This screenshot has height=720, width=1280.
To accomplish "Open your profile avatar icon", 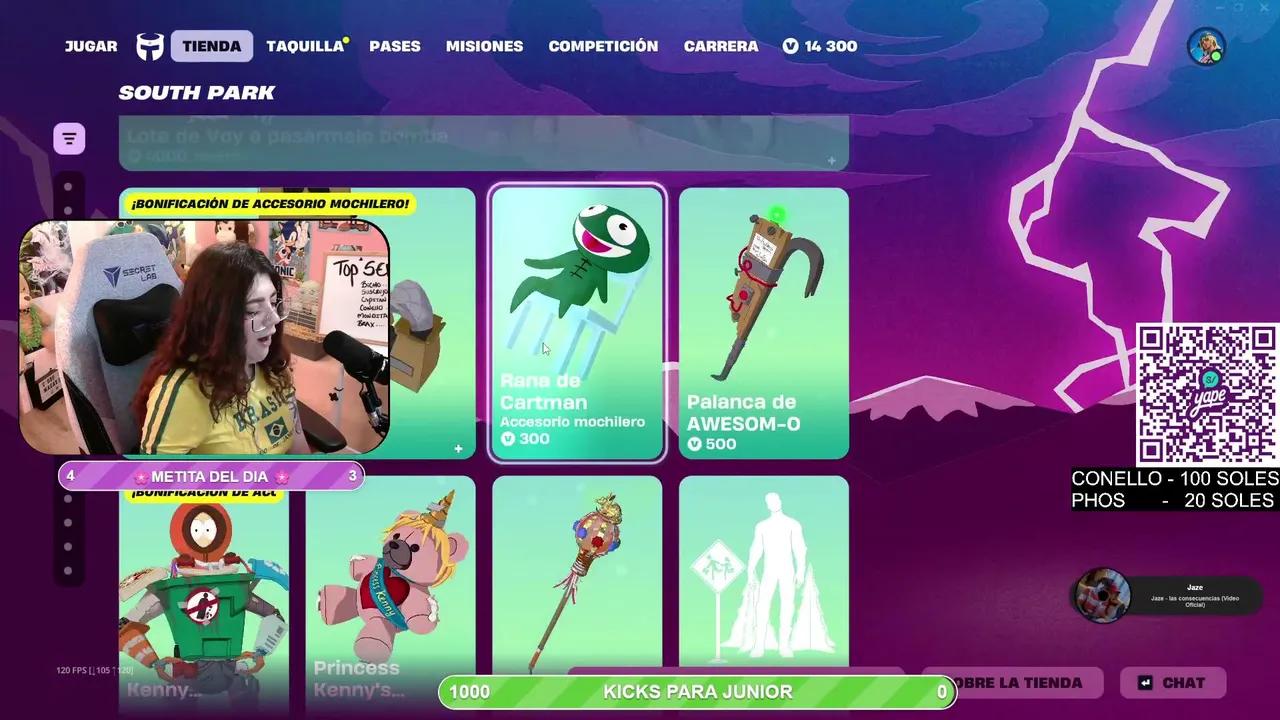I will click(x=1205, y=45).
